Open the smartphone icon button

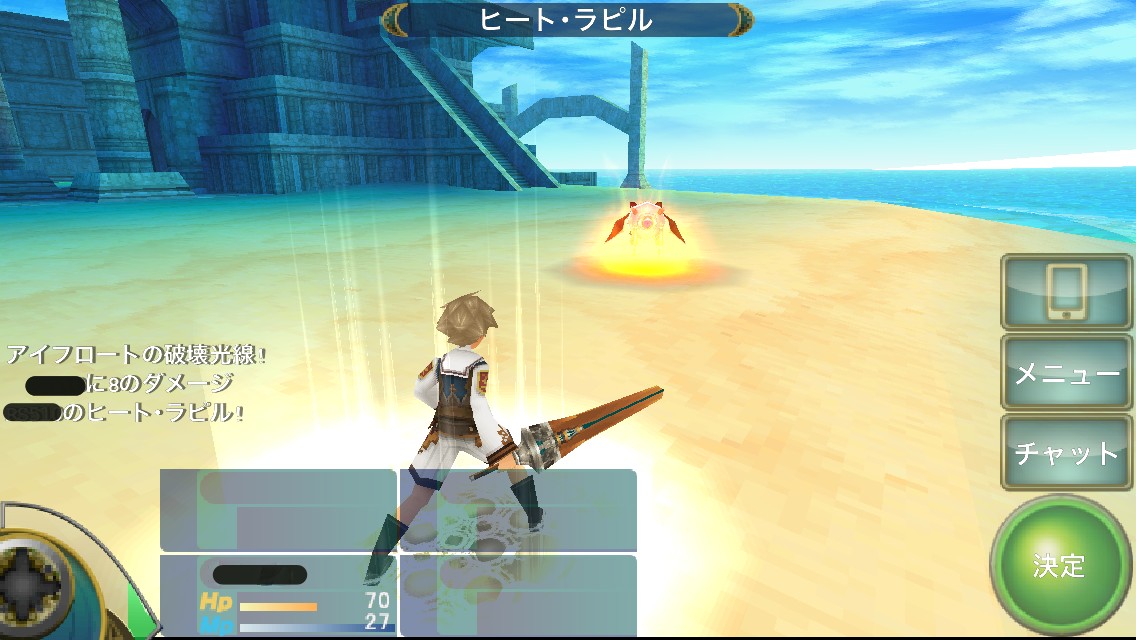[1066, 292]
